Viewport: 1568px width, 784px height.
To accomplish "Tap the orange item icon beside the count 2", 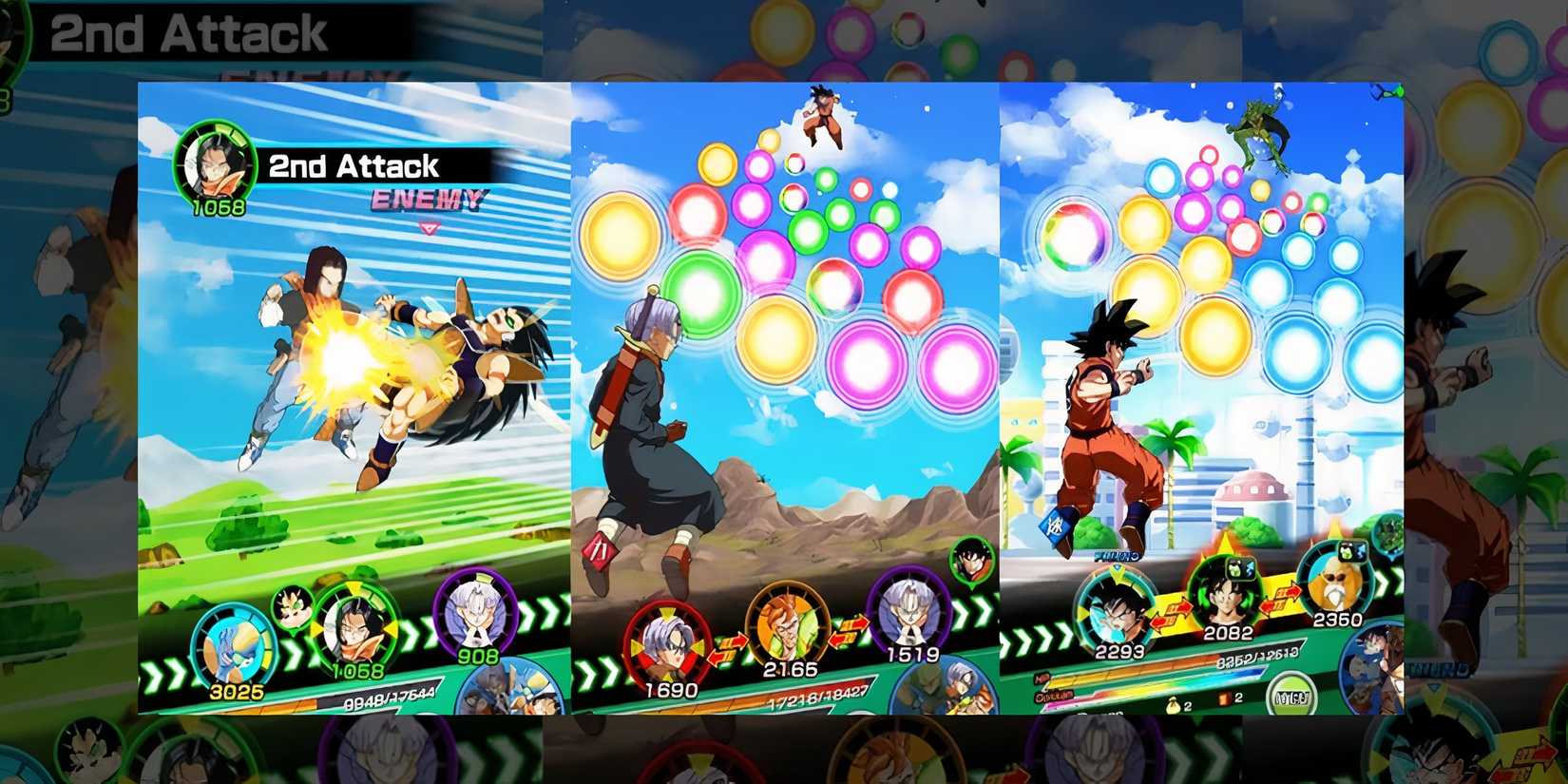I will [1224, 698].
